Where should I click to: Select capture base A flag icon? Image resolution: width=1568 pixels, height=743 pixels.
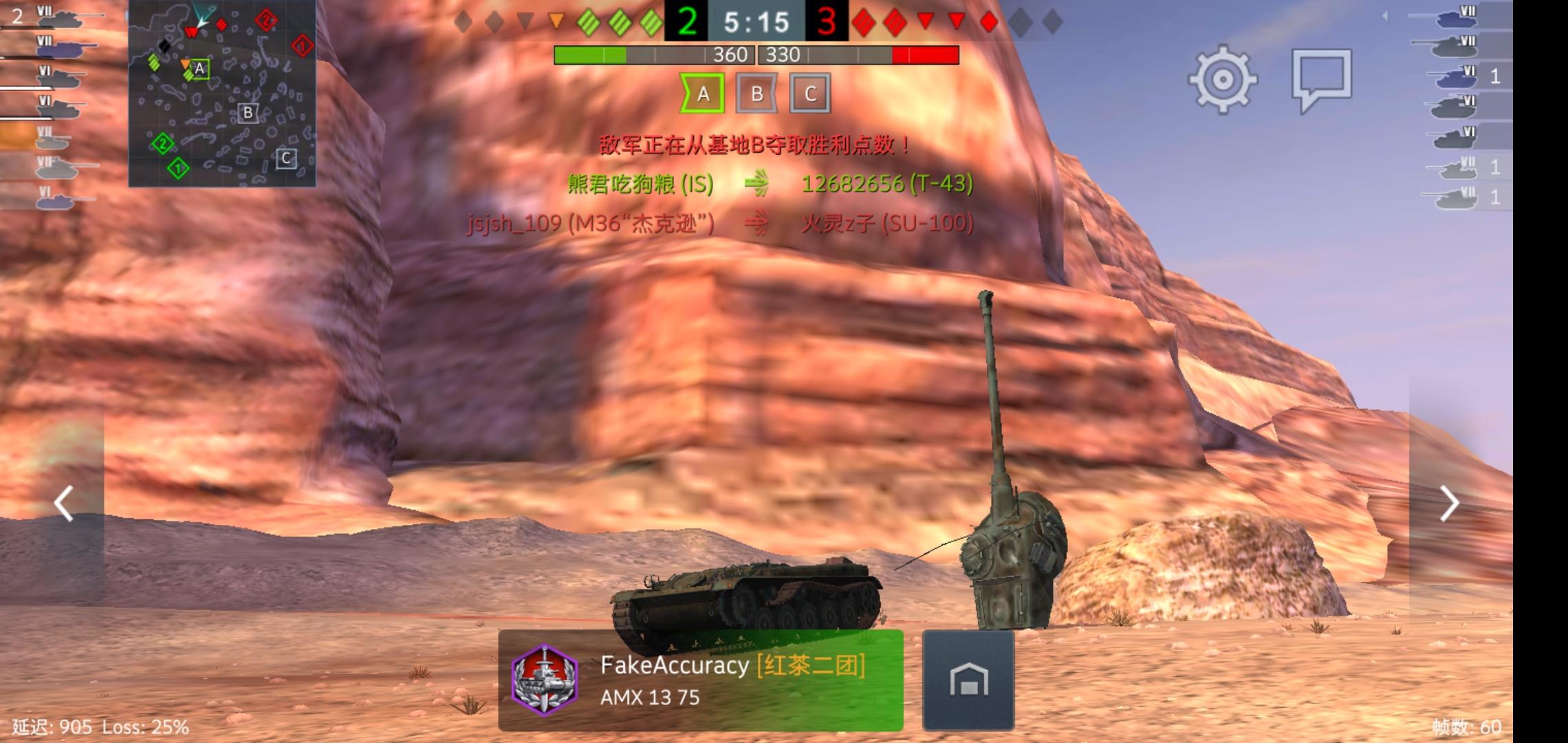point(703,94)
